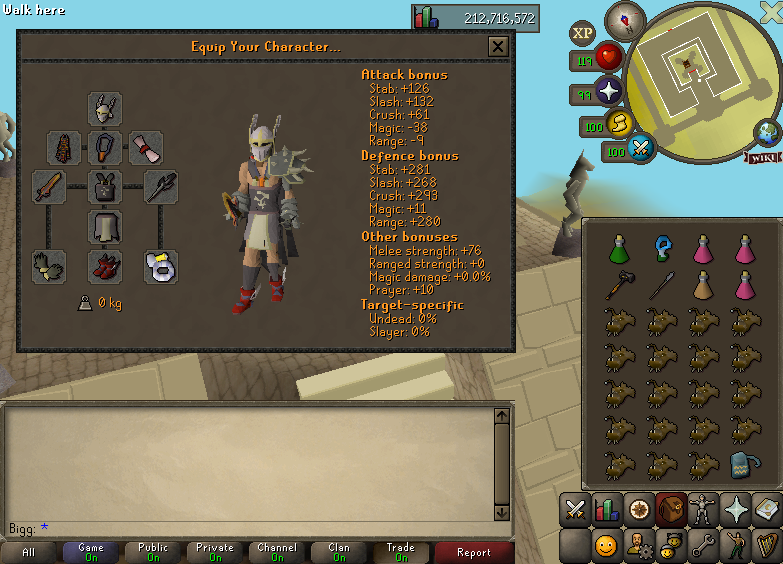Image resolution: width=783 pixels, height=564 pixels.
Task: Choose the sword weapon slot
Action: pyautogui.click(x=48, y=187)
